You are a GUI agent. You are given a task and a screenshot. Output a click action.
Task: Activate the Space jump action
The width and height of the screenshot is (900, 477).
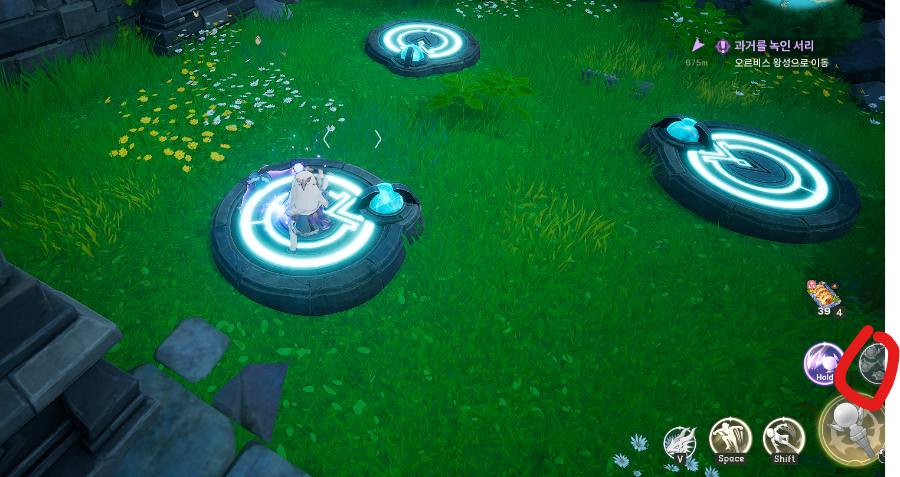(730, 438)
